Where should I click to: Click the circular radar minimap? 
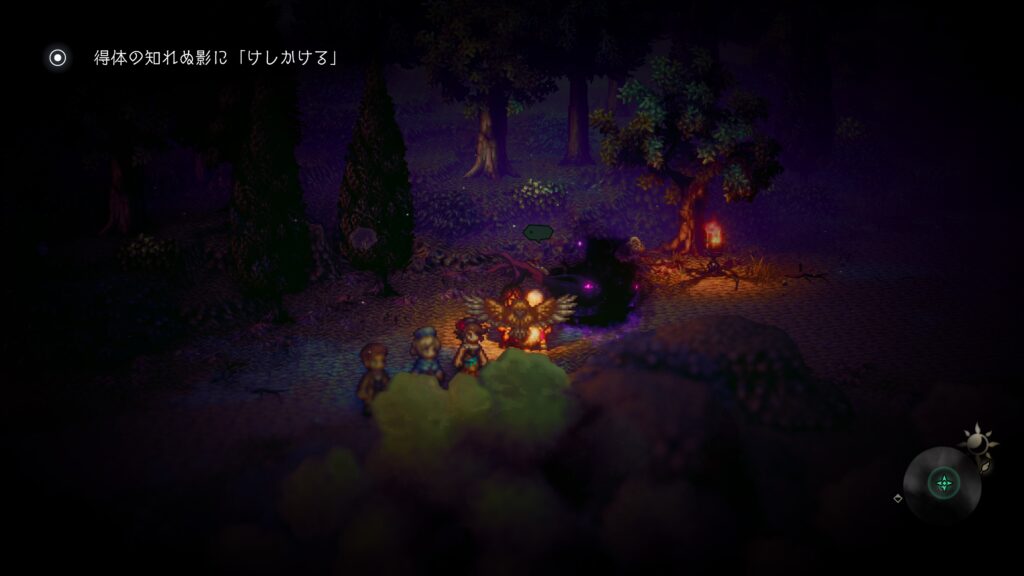click(942, 484)
